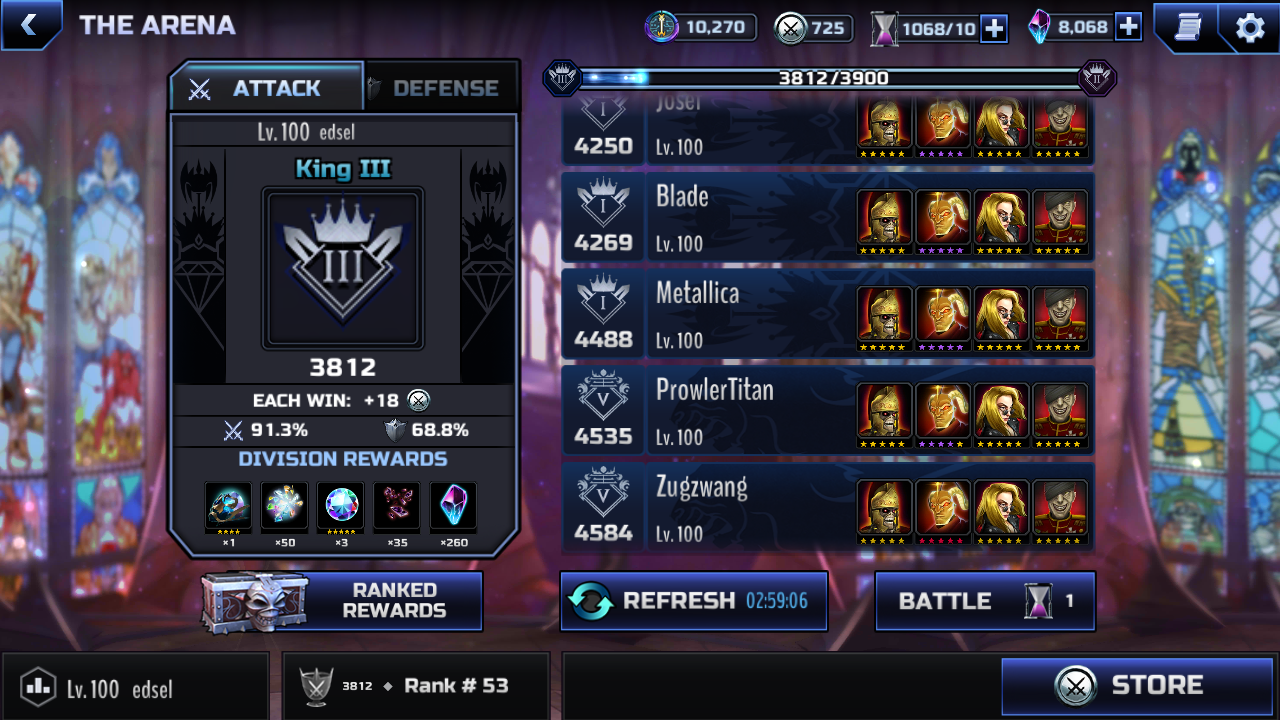Screen dimensions: 1280x720
Task: Inspect the ×260 purple gem division reward
Action: point(453,507)
